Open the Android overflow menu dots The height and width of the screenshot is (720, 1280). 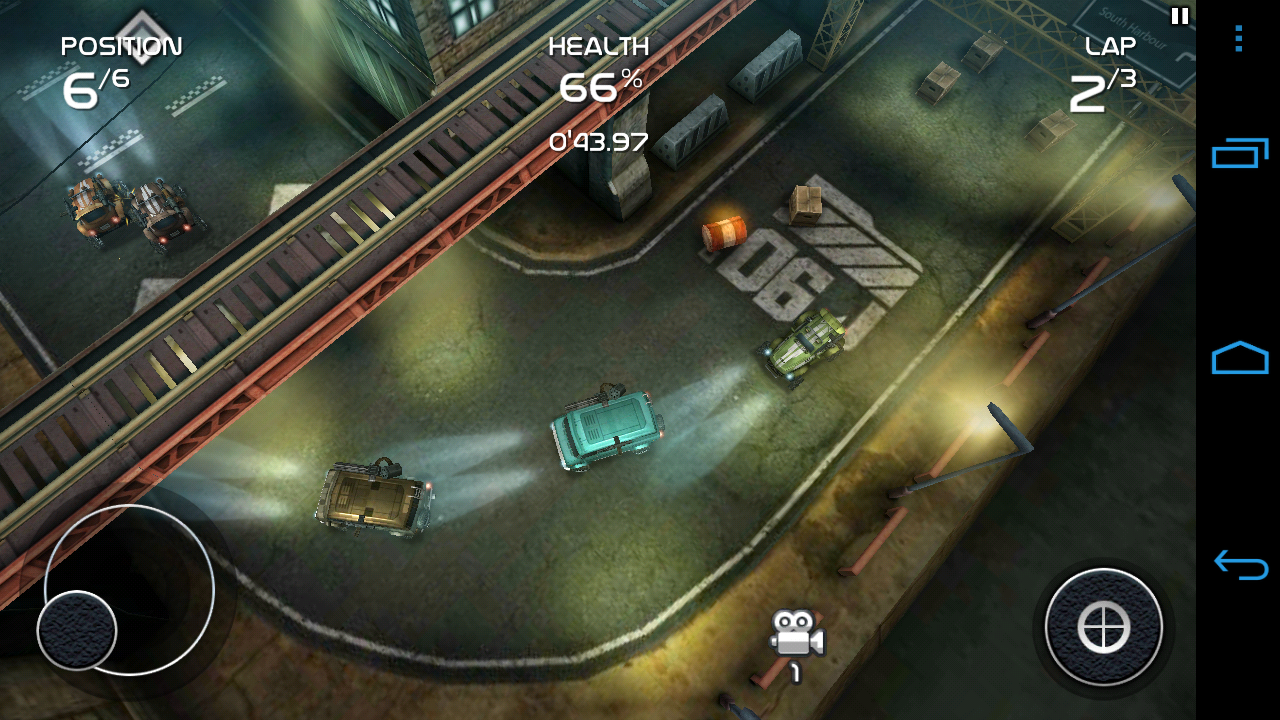(1238, 39)
